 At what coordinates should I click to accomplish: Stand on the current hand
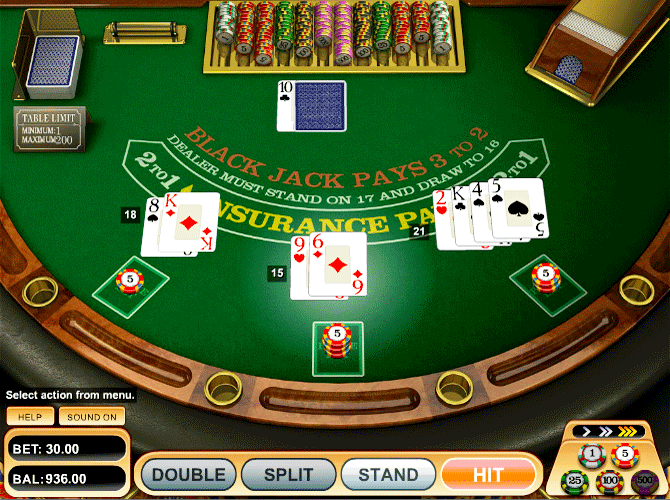click(x=388, y=474)
